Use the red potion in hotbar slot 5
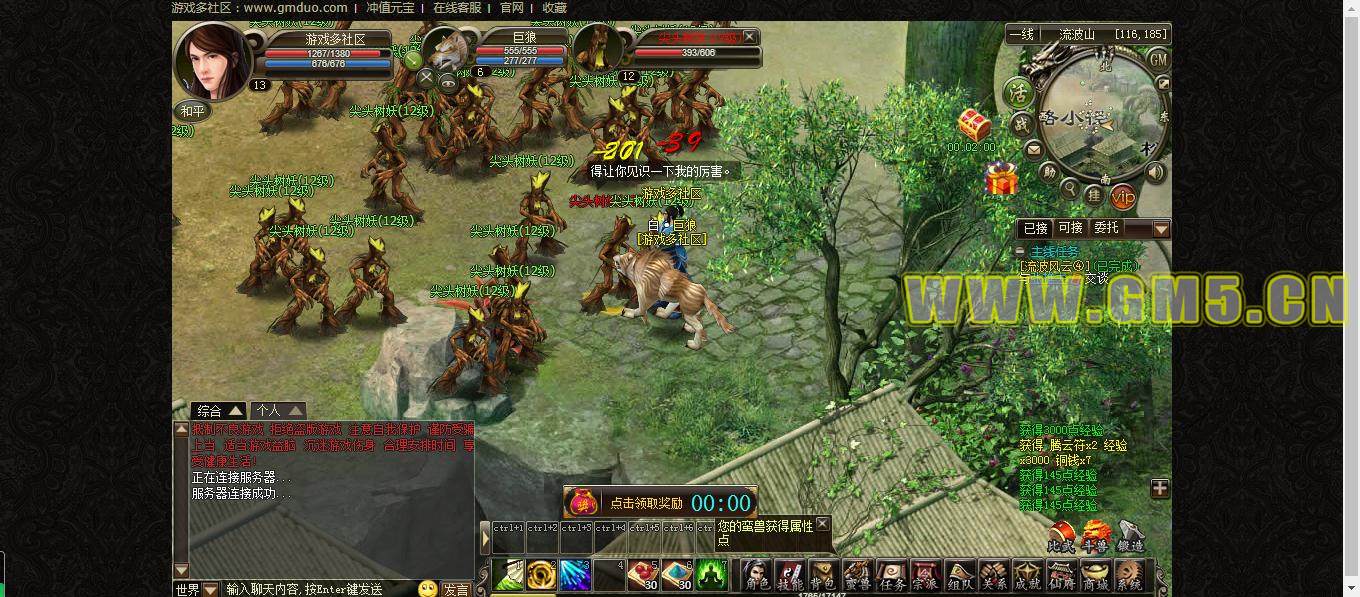Screen dimensions: 1360x597 [x=643, y=575]
